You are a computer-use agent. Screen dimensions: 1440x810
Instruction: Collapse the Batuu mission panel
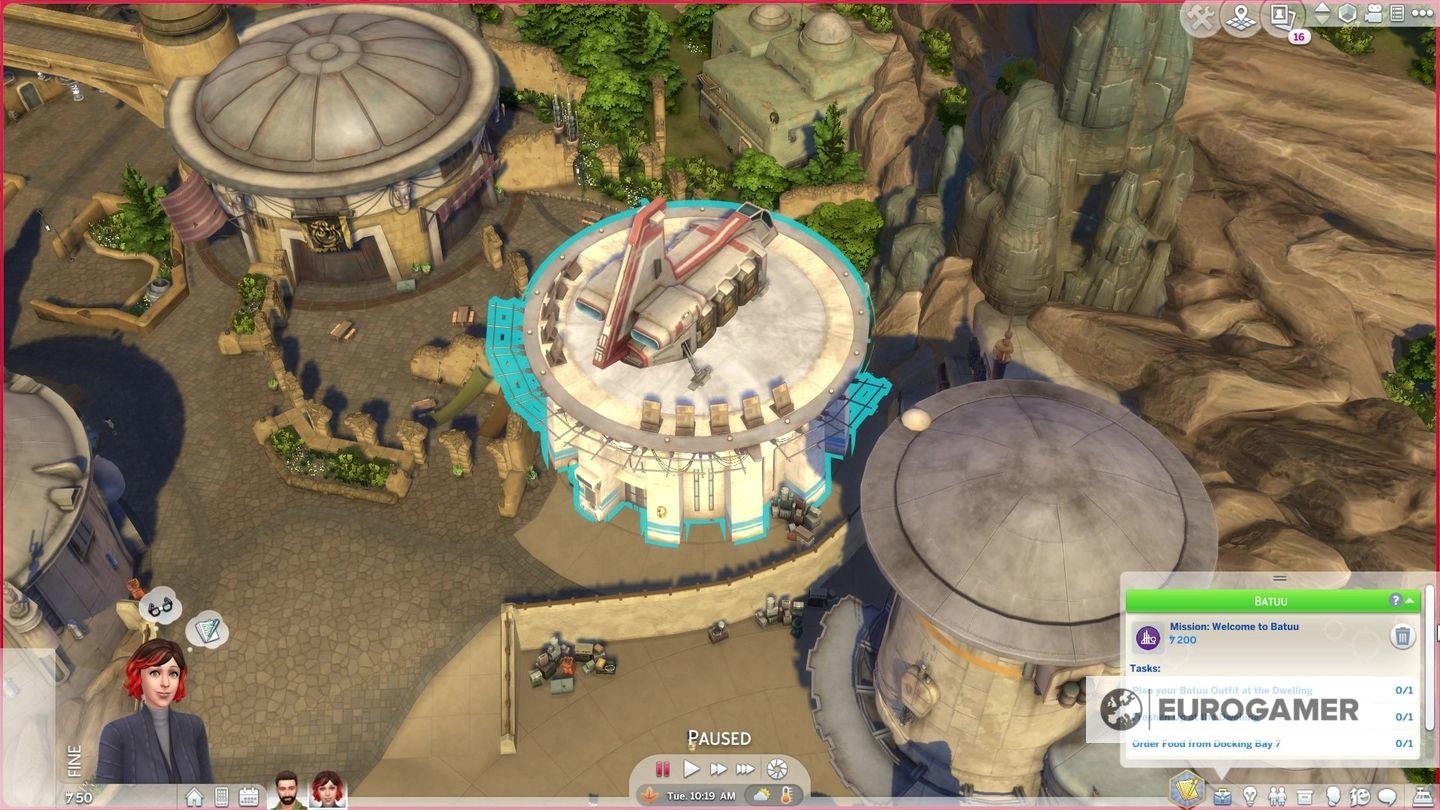tap(1412, 600)
